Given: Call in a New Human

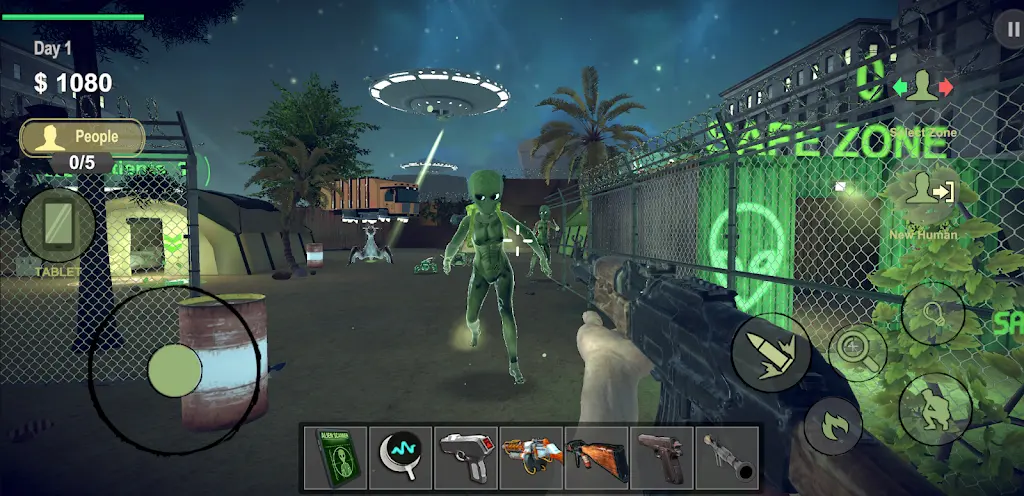Looking at the screenshot, I should [923, 192].
